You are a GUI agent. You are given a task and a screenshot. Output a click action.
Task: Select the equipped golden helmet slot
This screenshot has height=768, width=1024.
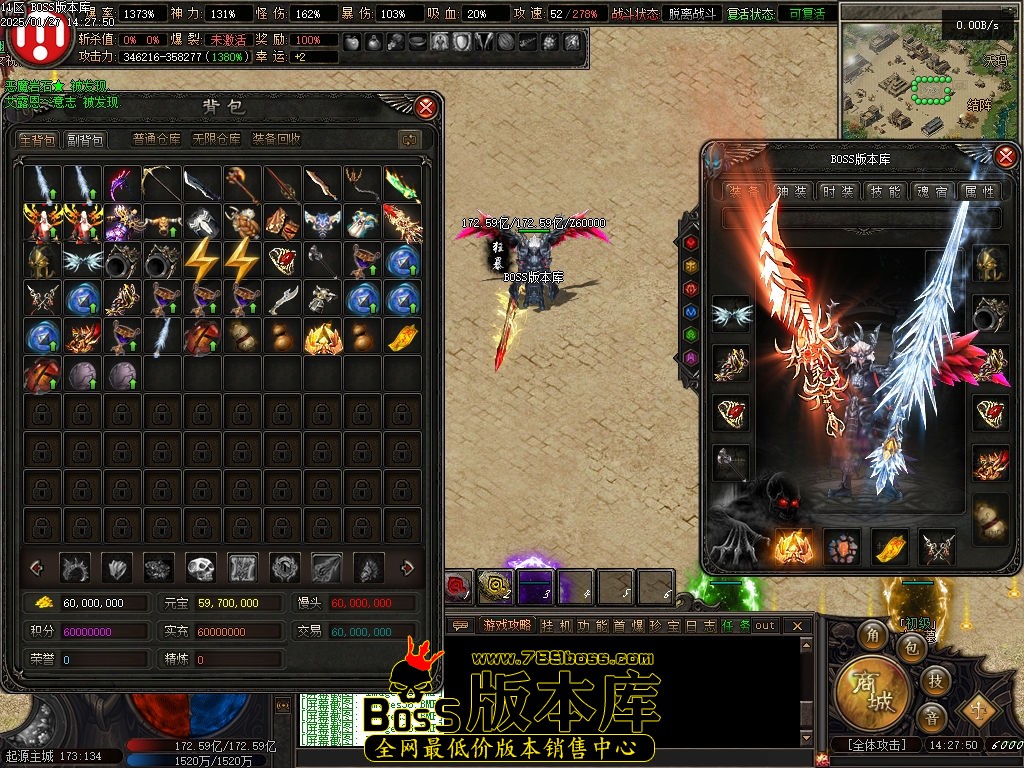click(x=991, y=264)
